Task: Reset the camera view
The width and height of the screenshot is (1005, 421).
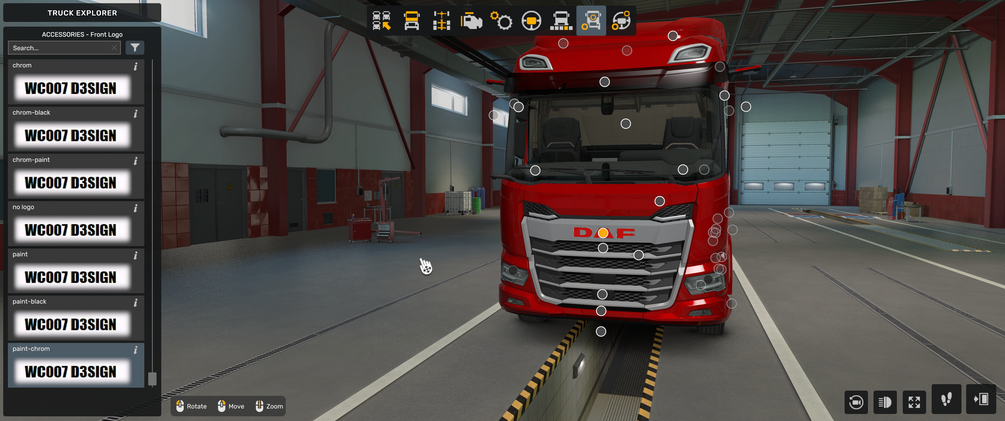Action: (856, 402)
